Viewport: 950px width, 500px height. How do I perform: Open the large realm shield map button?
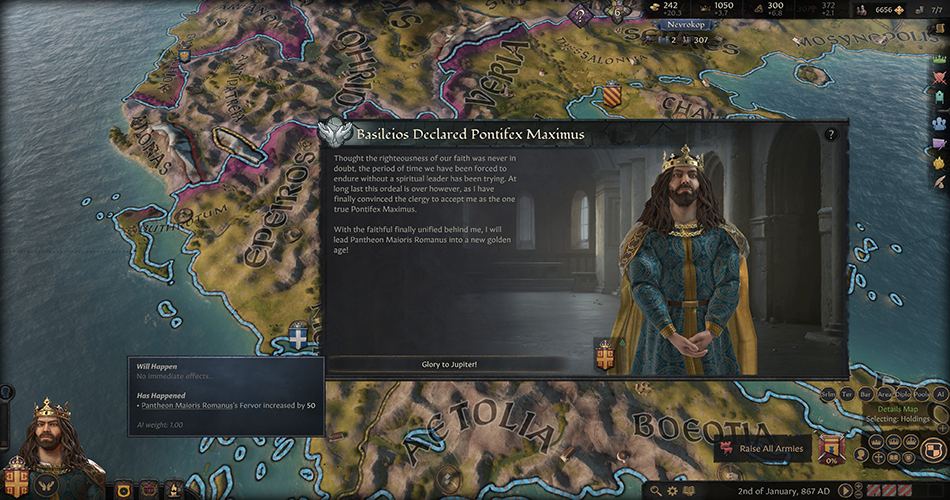tap(935, 450)
